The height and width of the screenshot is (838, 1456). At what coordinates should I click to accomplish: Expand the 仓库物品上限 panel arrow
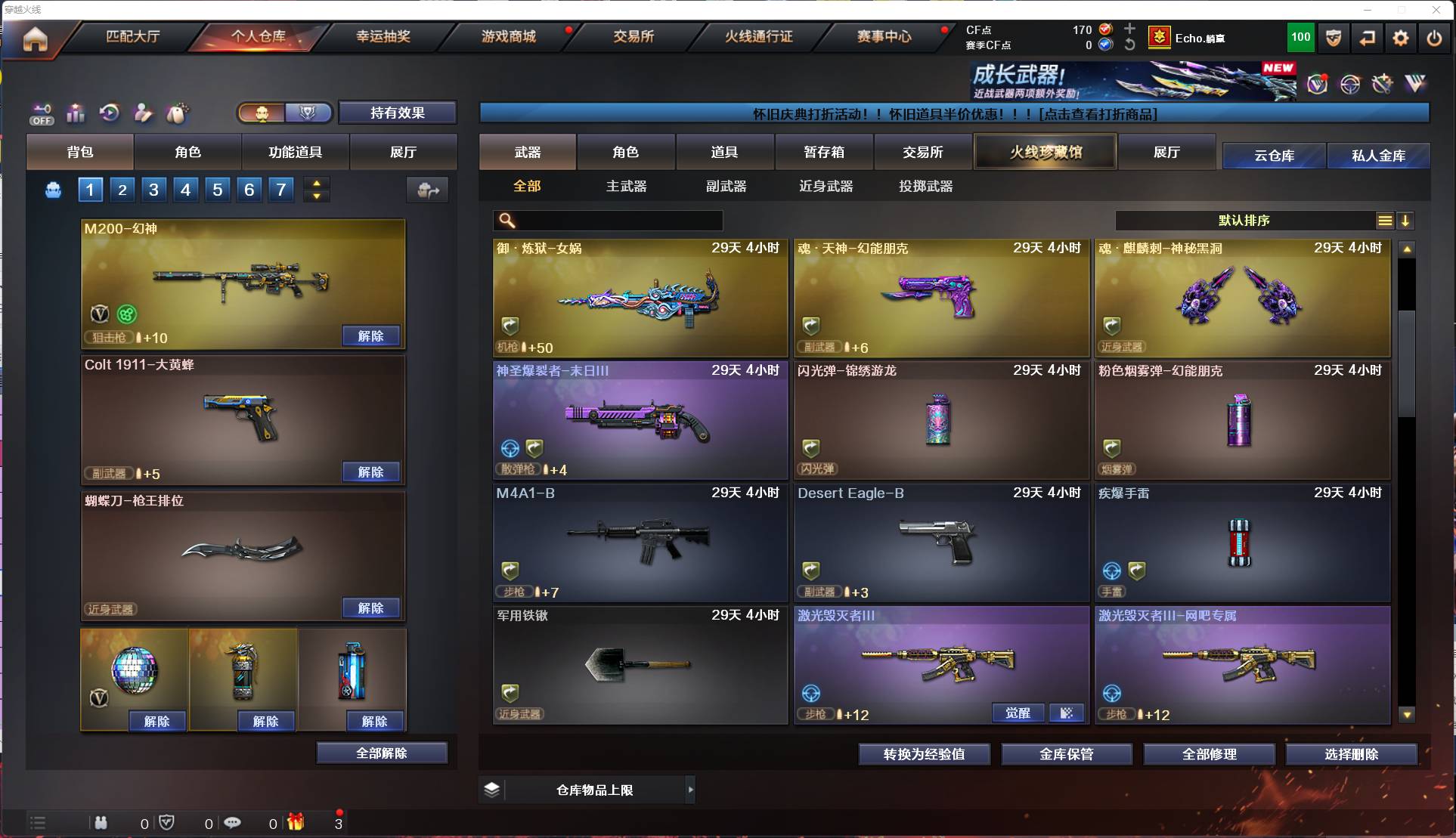click(x=690, y=790)
